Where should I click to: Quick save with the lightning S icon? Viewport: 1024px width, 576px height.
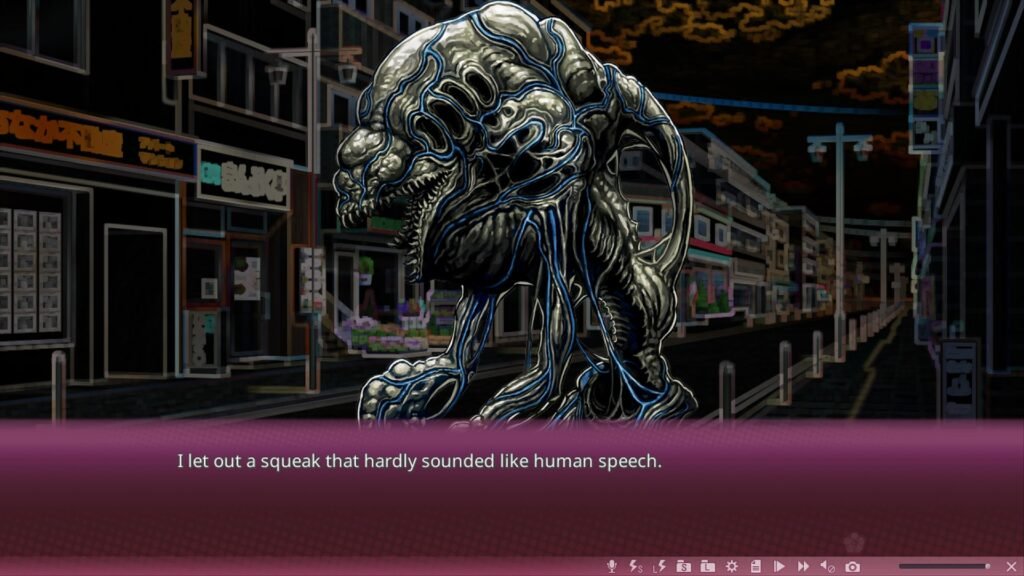635,567
